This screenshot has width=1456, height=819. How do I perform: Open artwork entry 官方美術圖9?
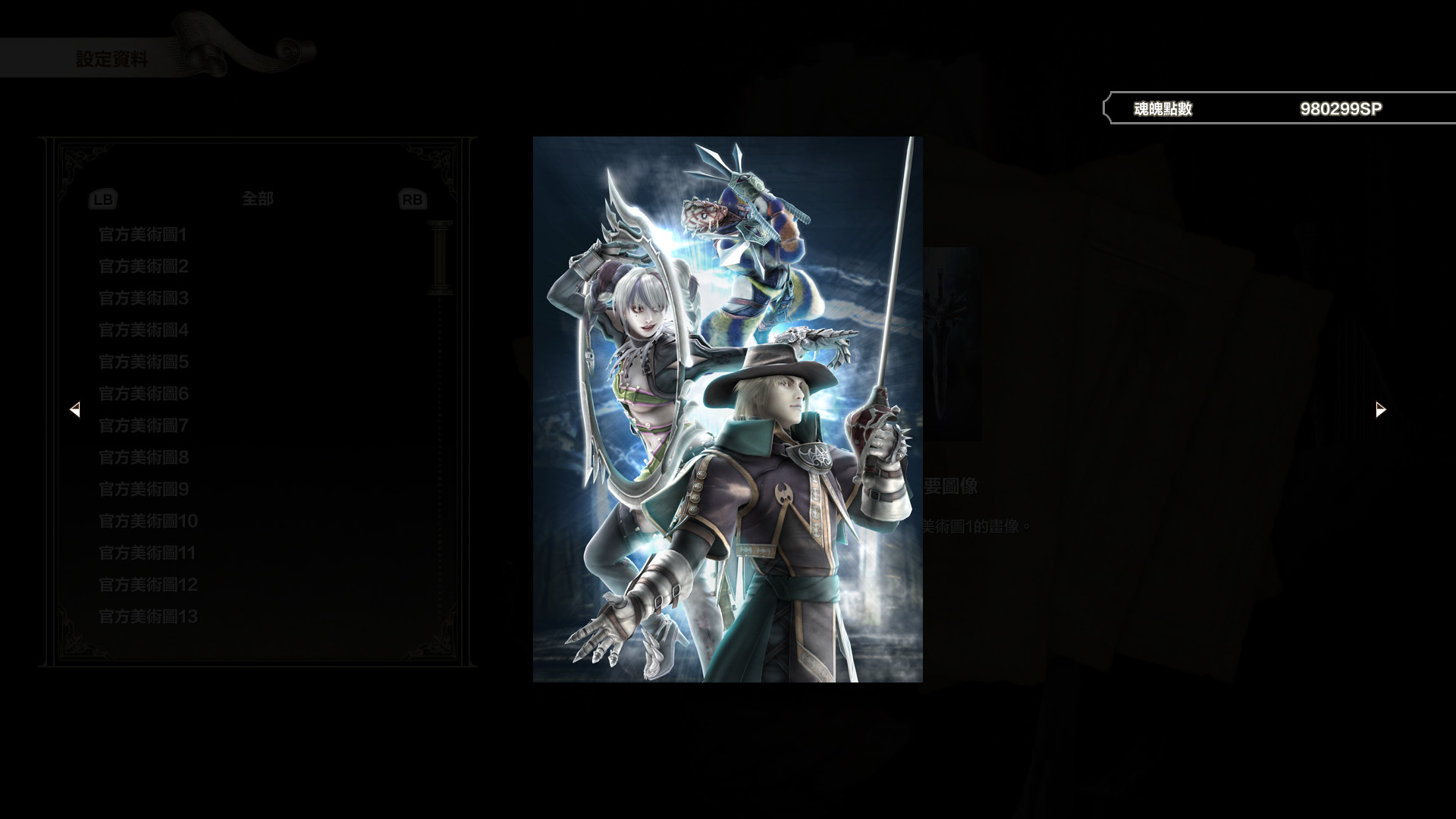[143, 490]
